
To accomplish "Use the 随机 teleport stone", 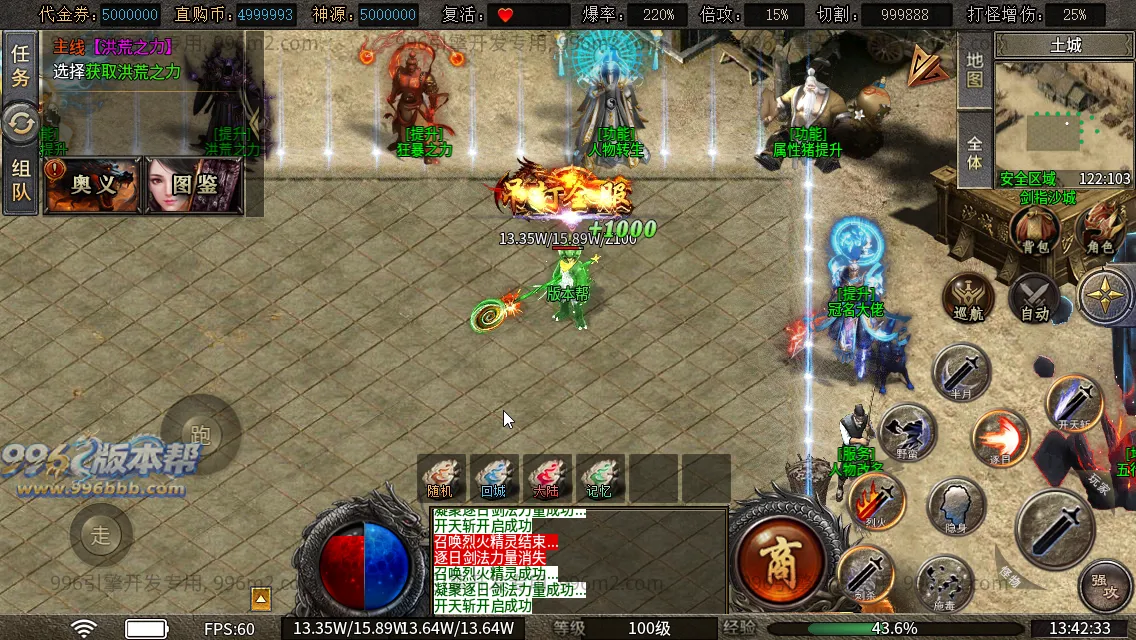I will [441, 478].
